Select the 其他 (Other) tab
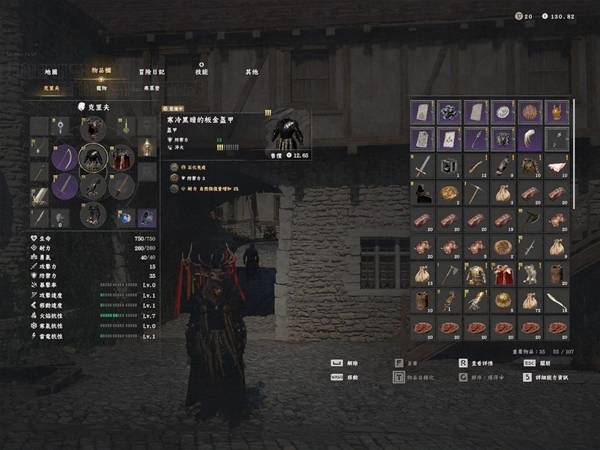The width and height of the screenshot is (600, 450). (x=251, y=72)
